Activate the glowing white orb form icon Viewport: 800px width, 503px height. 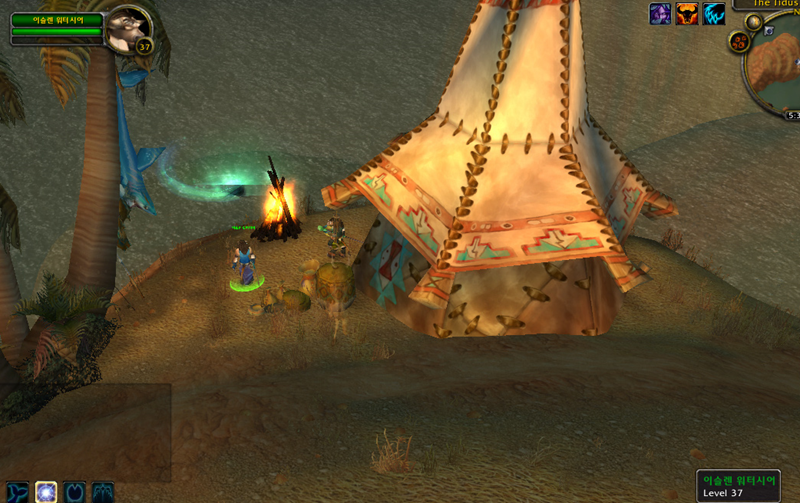coord(46,492)
